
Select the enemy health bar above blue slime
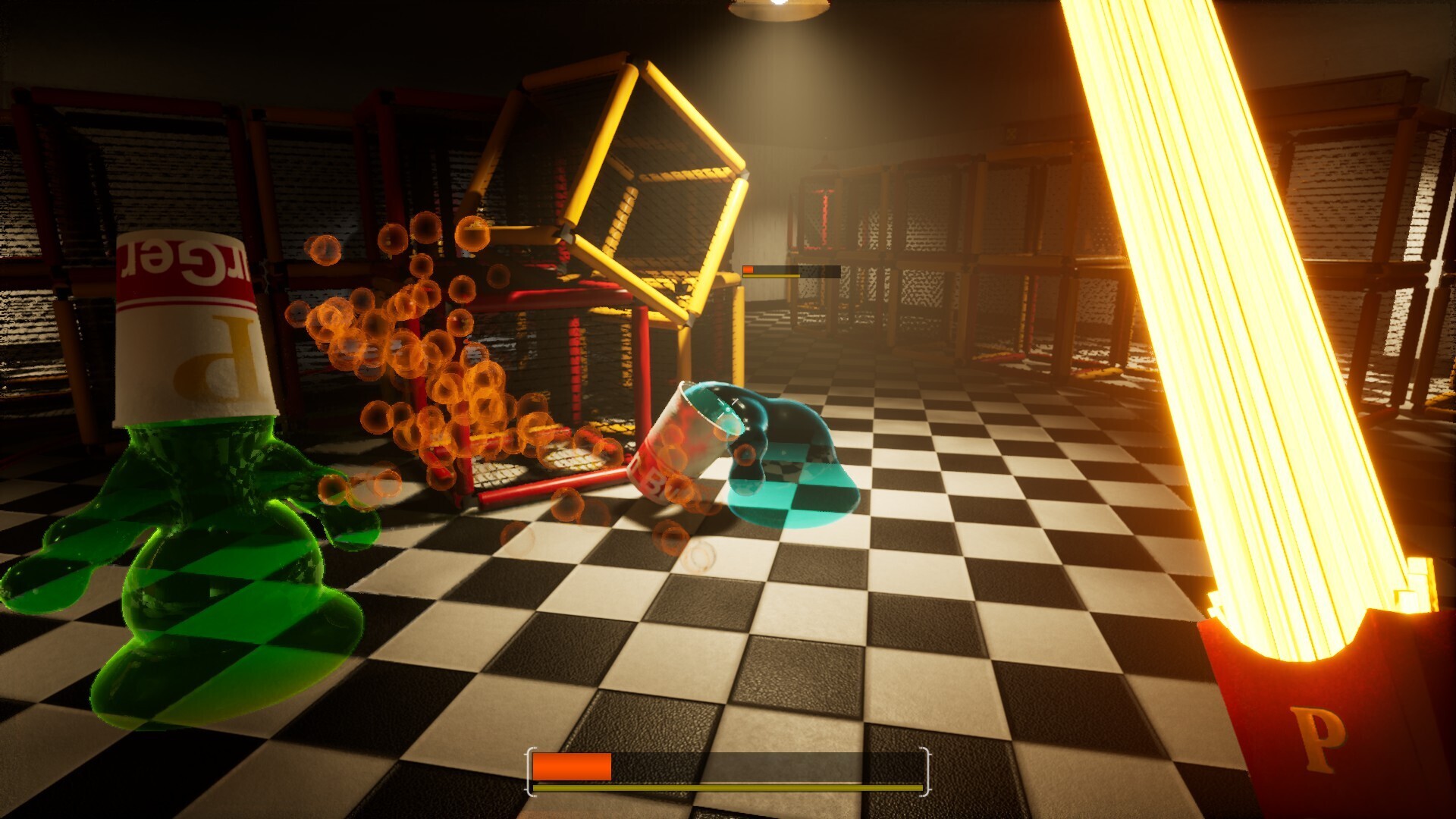point(789,270)
